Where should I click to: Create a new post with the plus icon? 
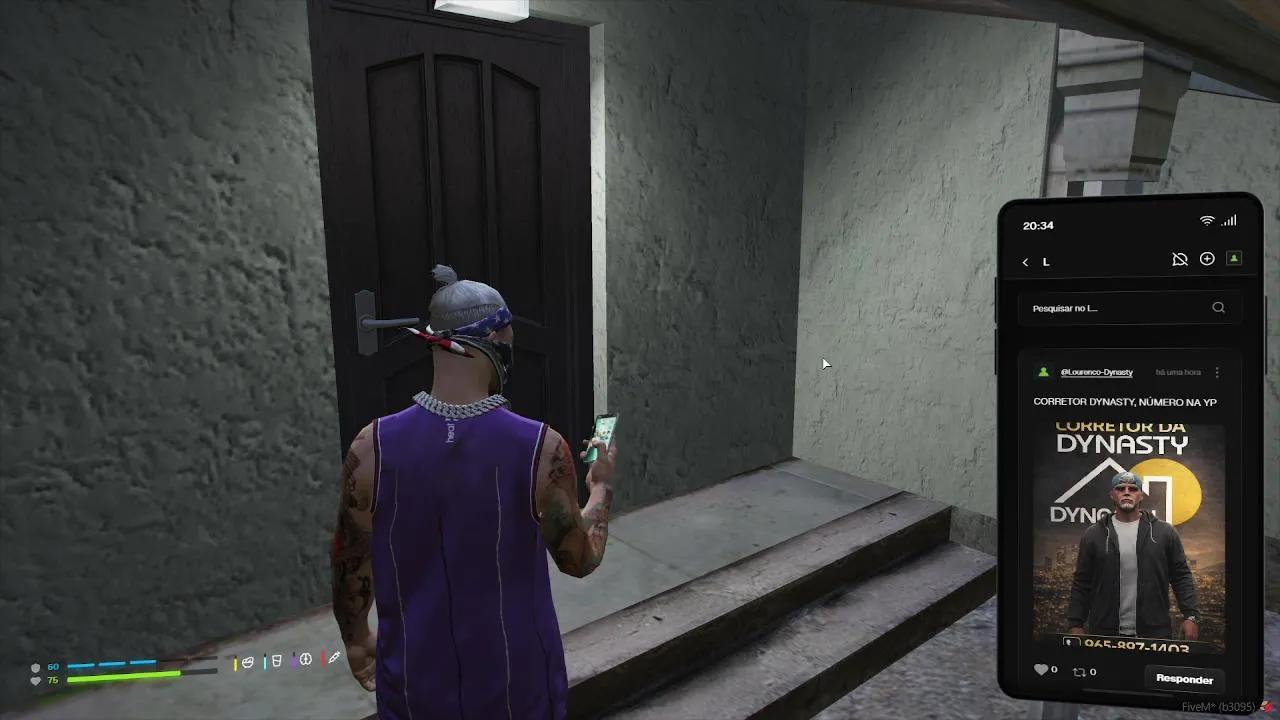click(1207, 258)
